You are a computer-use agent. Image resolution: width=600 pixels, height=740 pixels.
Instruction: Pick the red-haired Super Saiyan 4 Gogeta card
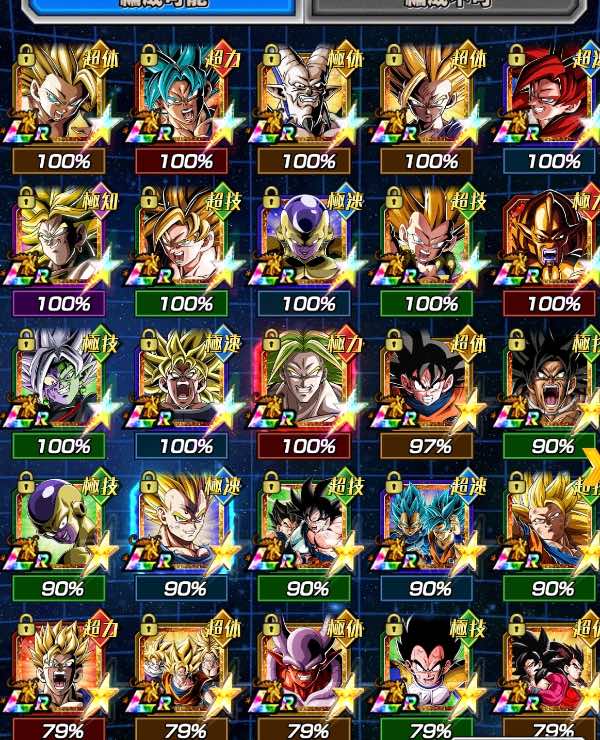click(552, 95)
